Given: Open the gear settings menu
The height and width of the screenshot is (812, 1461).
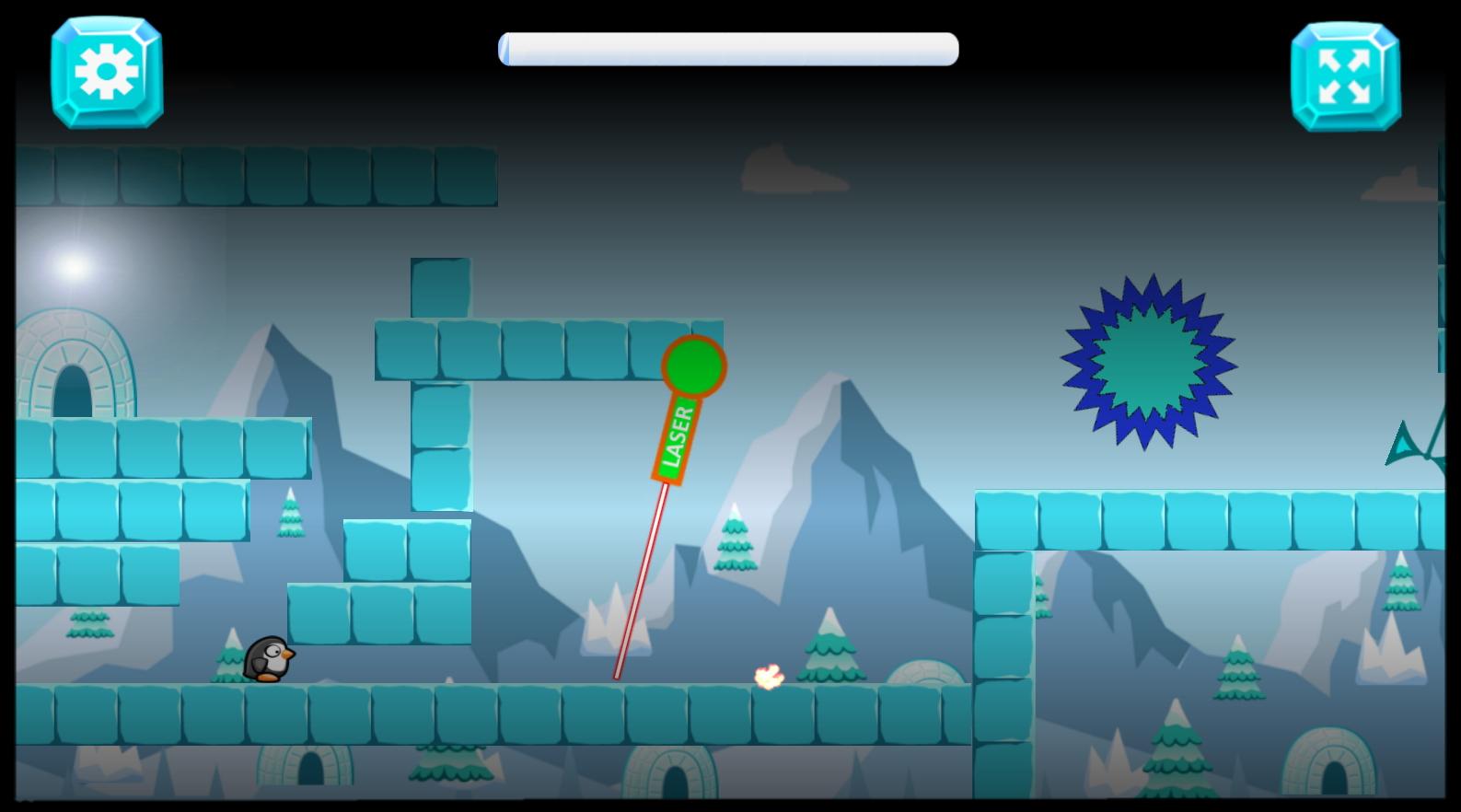Looking at the screenshot, I should click(107, 72).
